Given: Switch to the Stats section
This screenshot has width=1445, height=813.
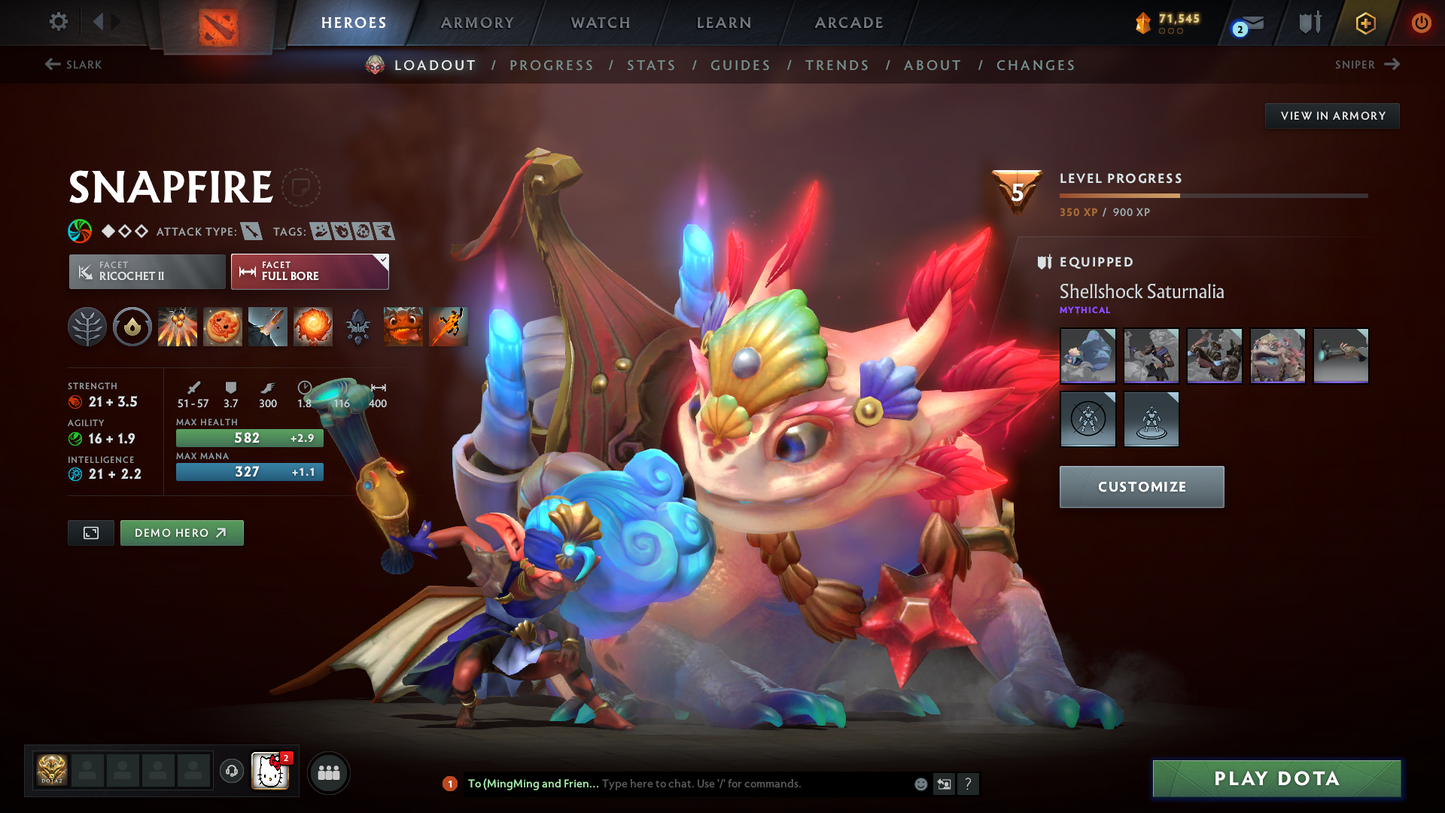Looking at the screenshot, I should click(x=651, y=64).
